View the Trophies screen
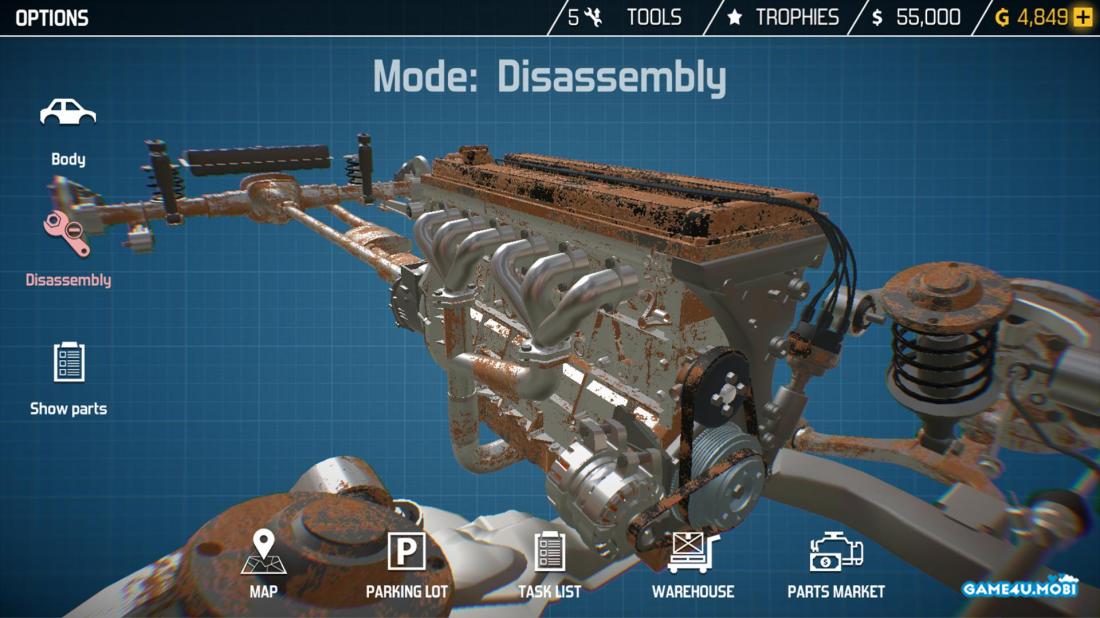The image size is (1100, 618). (x=783, y=17)
